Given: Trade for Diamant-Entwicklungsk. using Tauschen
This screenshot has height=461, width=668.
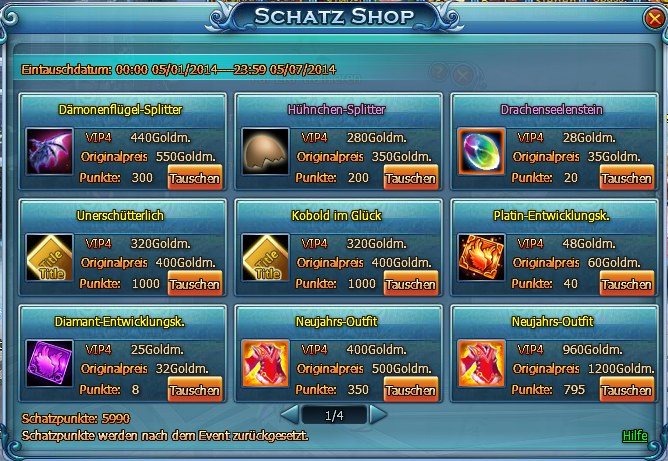Looking at the screenshot, I should click(x=195, y=390).
